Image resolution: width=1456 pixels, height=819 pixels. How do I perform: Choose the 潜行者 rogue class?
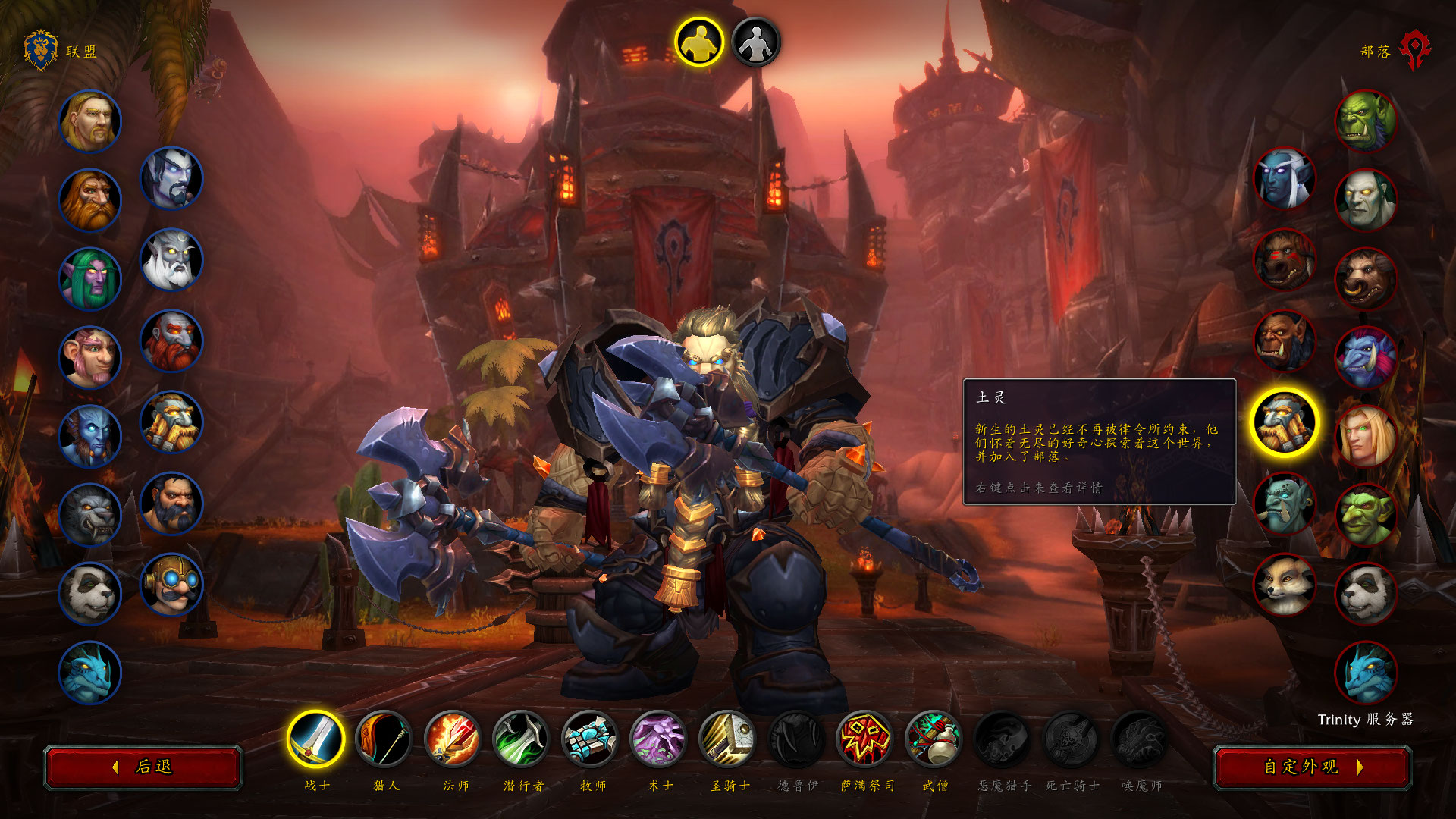click(x=522, y=739)
